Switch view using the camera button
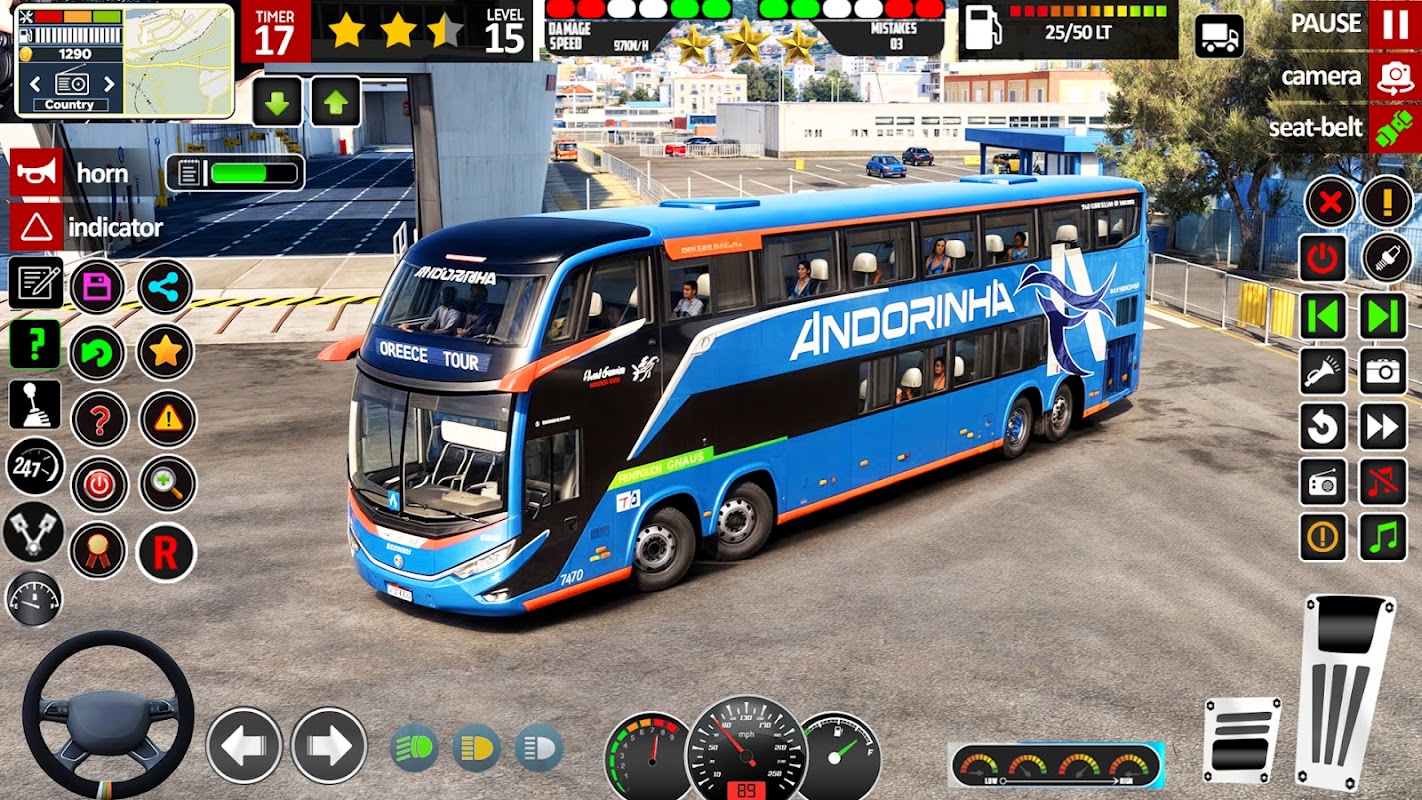Screen dimensions: 1422x800 pyautogui.click(x=1395, y=78)
